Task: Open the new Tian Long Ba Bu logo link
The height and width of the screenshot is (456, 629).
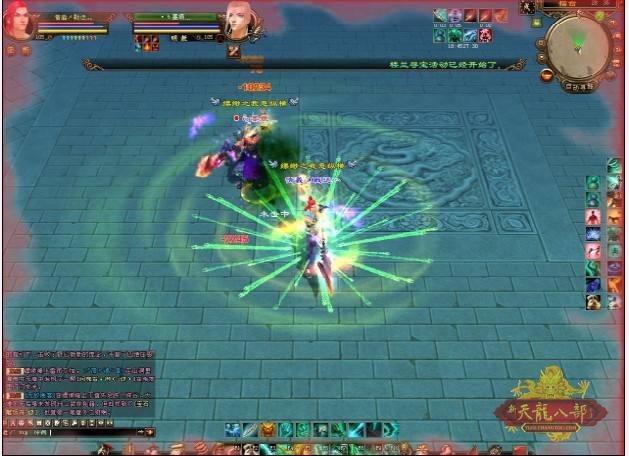Action: click(x=546, y=399)
